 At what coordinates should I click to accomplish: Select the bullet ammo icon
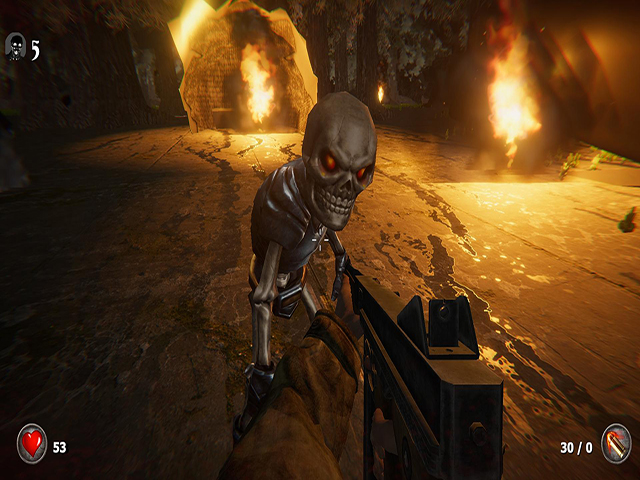pos(615,443)
